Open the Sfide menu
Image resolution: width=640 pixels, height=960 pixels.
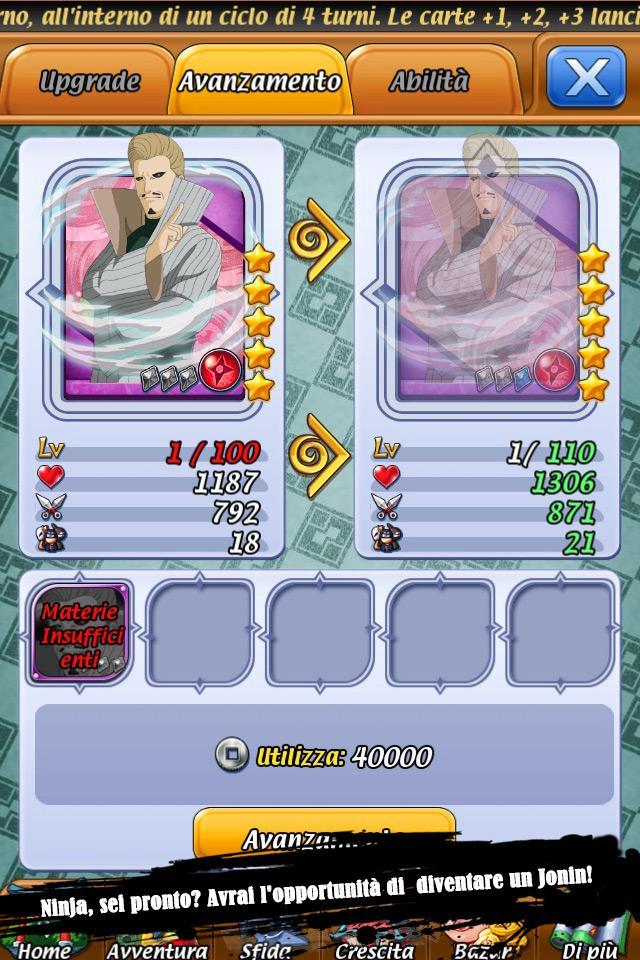coord(266,948)
